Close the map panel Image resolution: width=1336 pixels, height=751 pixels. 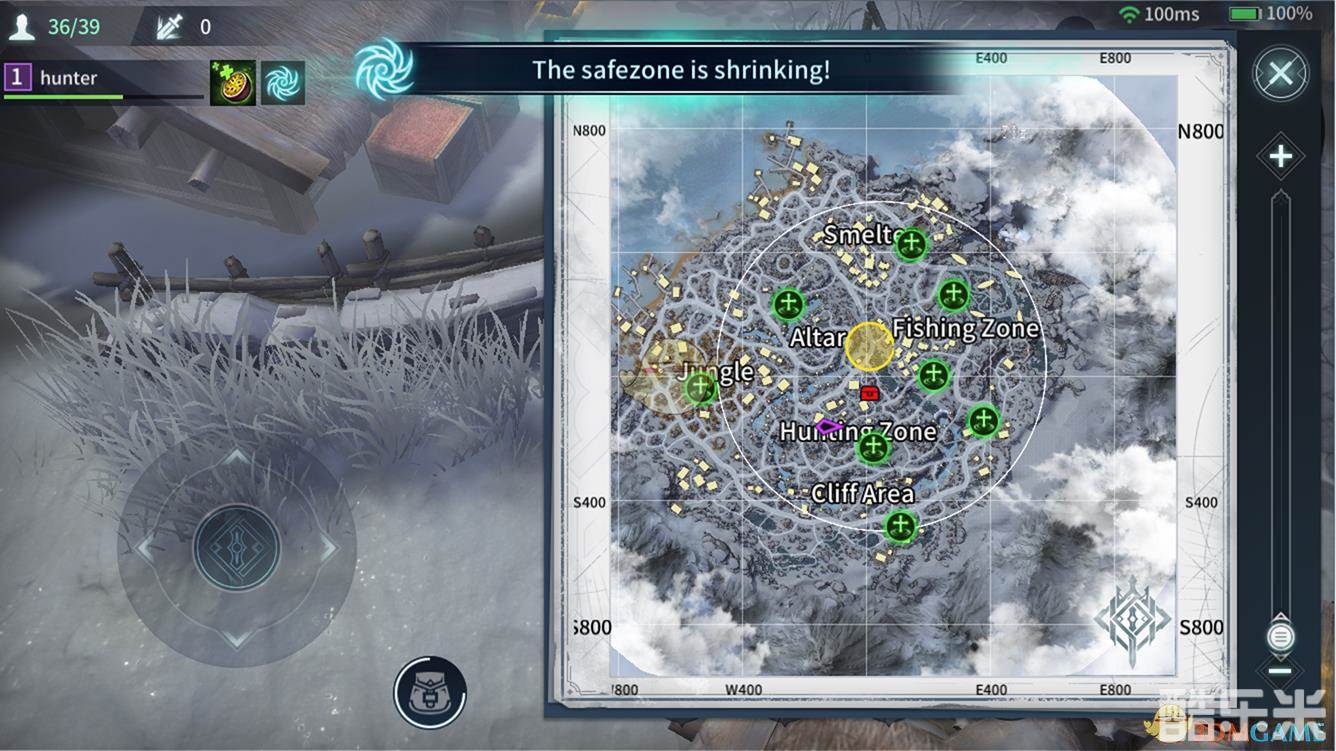[x=1280, y=73]
